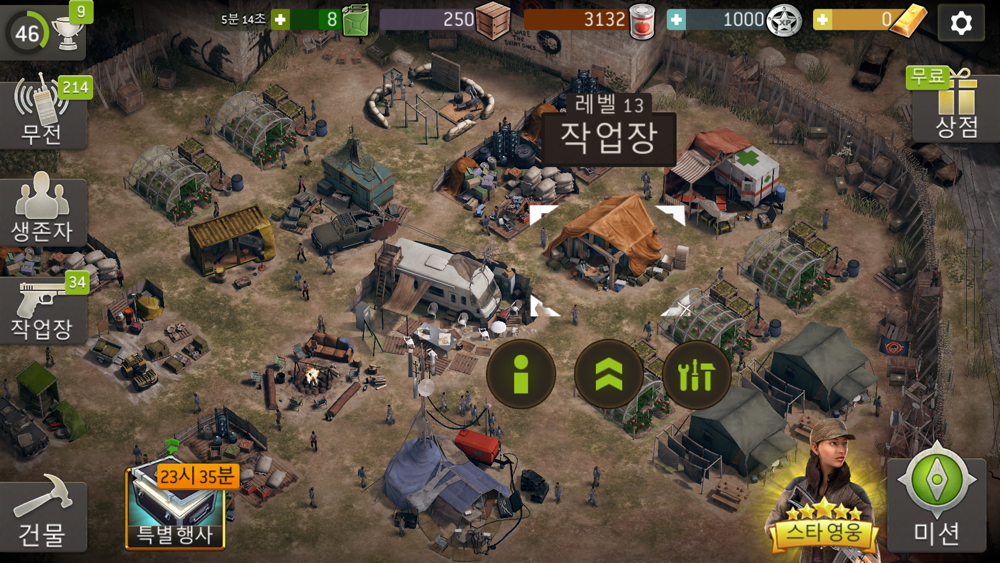Add gas using the green plus
Screen dimensions: 1000x563
pyautogui.click(x=281, y=19)
